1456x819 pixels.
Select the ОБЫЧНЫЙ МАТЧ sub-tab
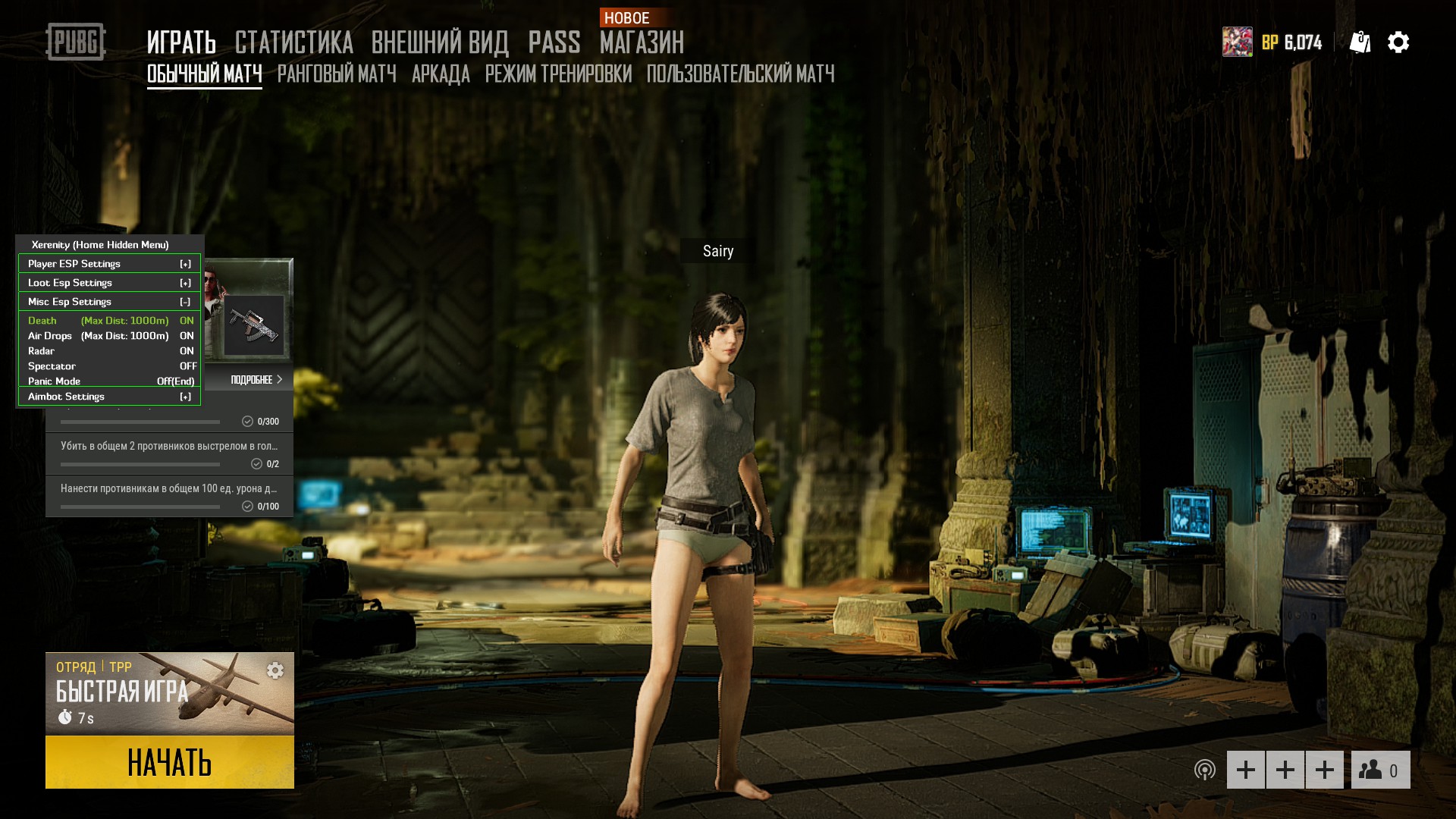click(x=204, y=74)
